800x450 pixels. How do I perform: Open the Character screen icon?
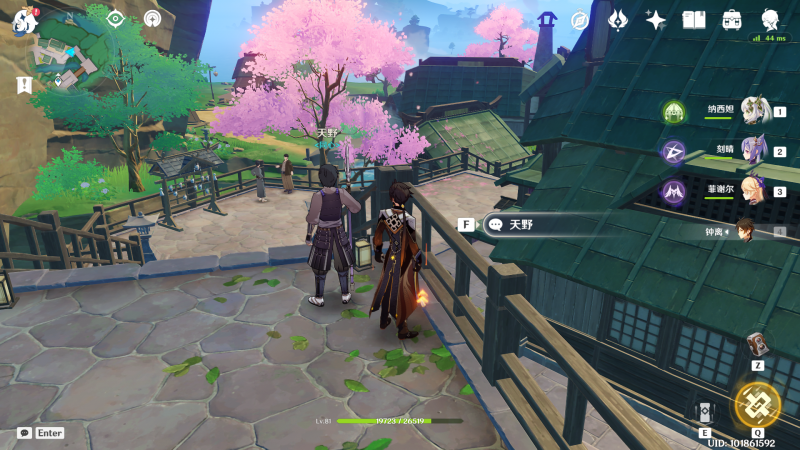(770, 20)
